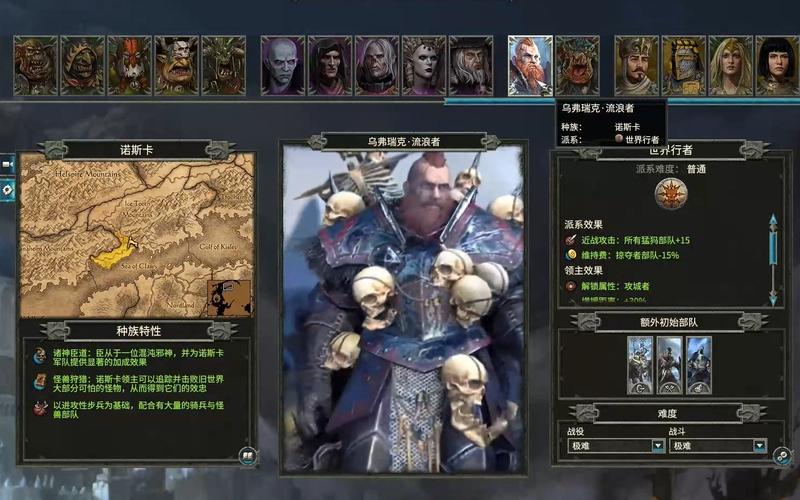800x500 pixels.
Task: Select the middle extra starting unit card
Action: pyautogui.click(x=670, y=365)
